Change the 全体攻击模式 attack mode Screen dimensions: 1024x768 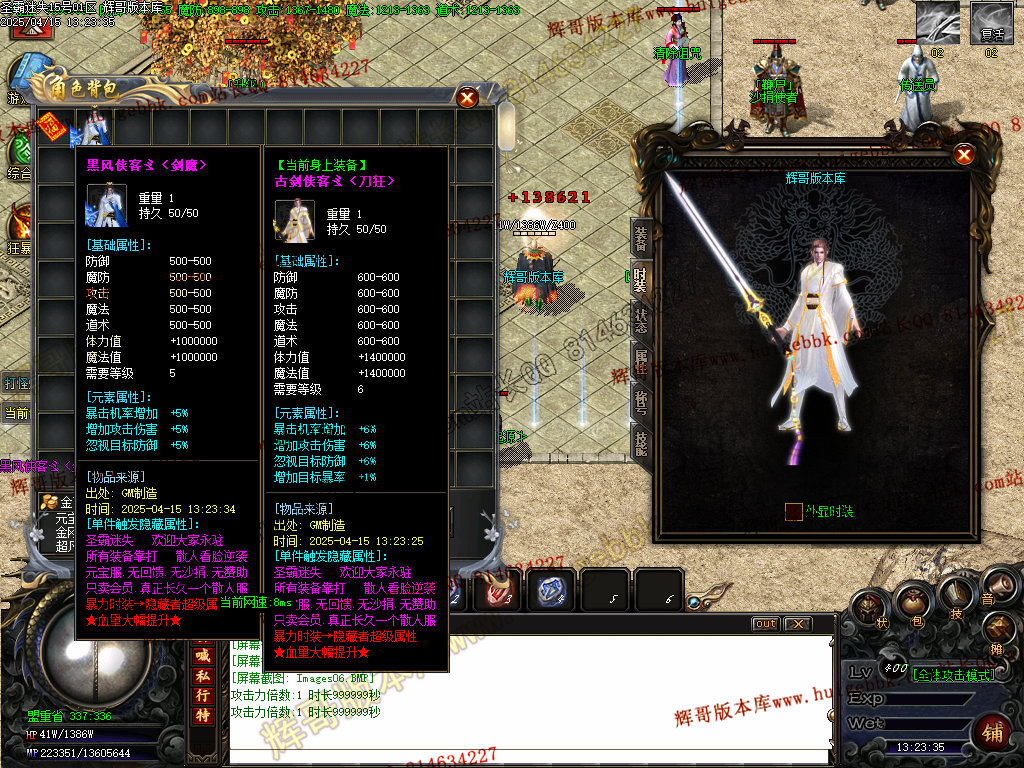point(954,675)
